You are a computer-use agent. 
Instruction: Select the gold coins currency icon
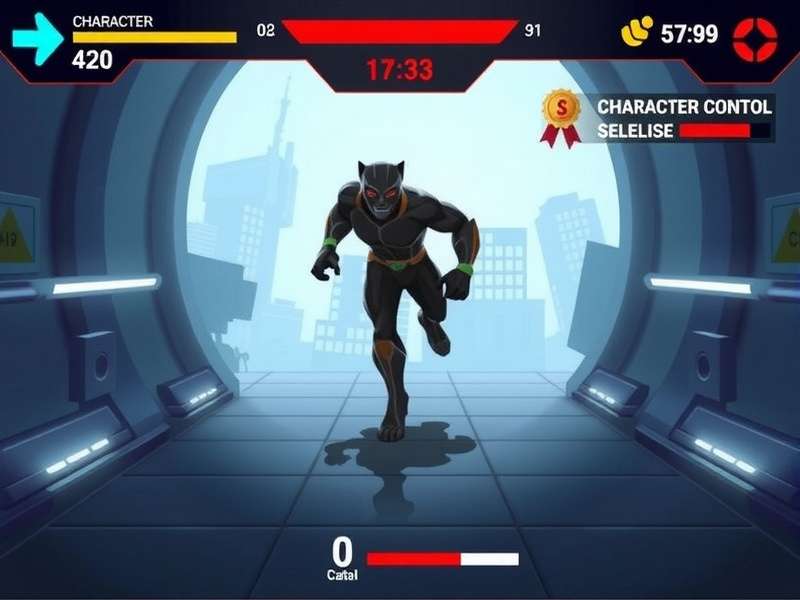click(x=637, y=33)
